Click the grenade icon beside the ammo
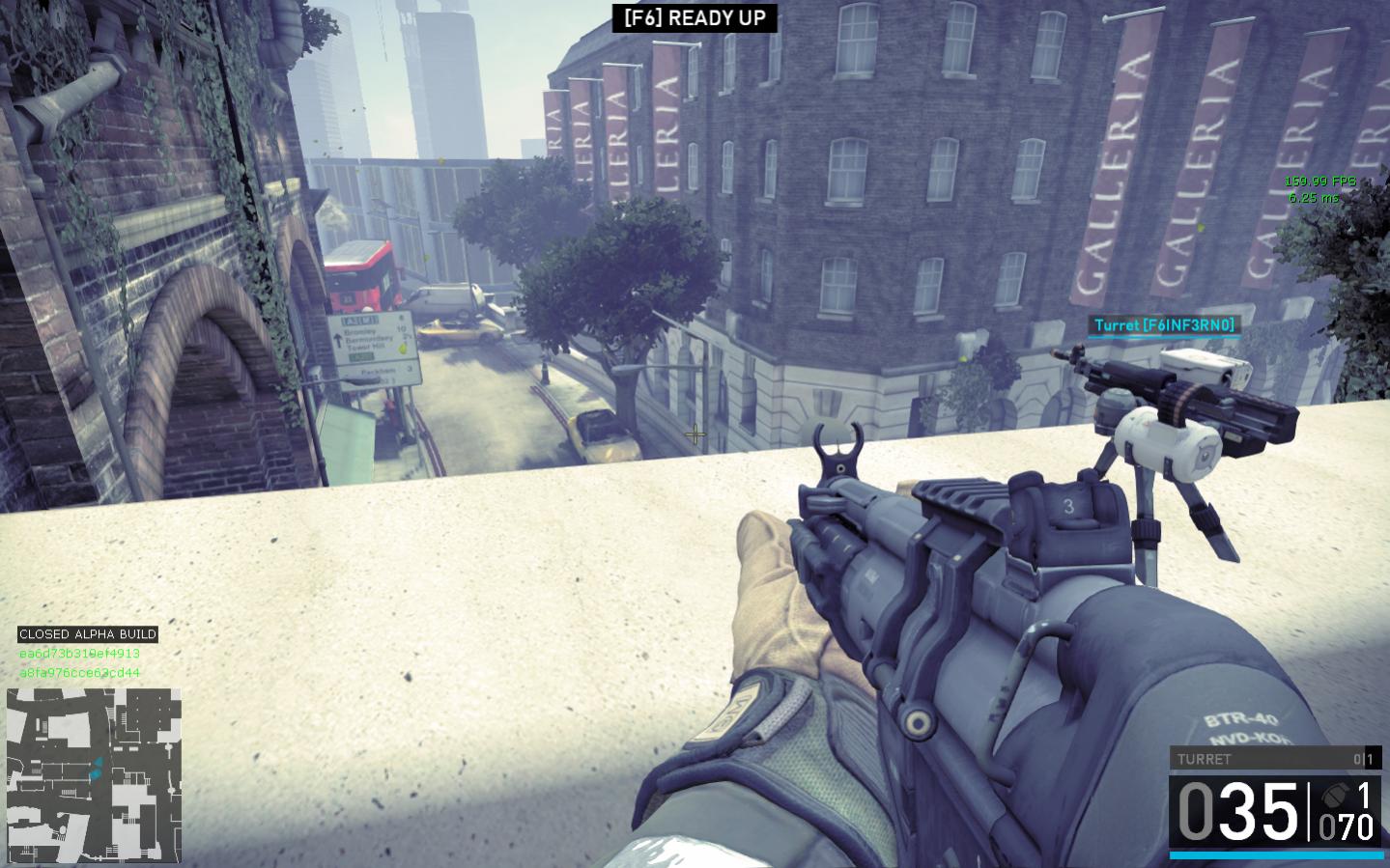Image resolution: width=1390 pixels, height=868 pixels. 1333,796
